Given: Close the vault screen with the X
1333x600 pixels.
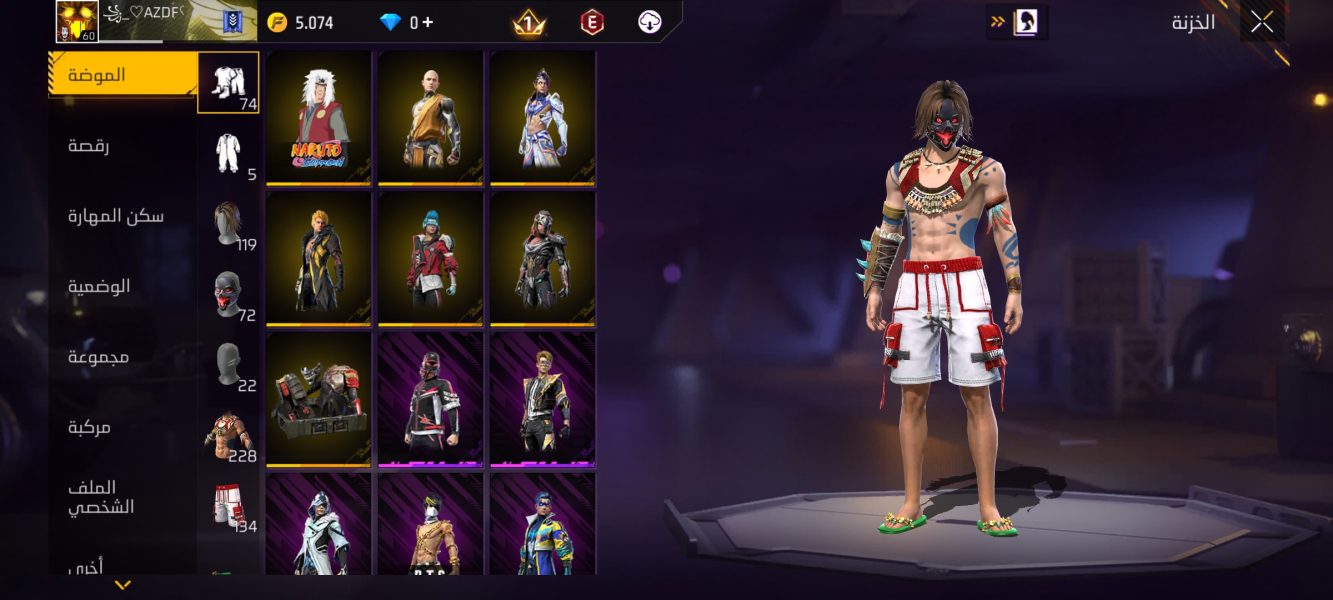Looking at the screenshot, I should [1261, 22].
